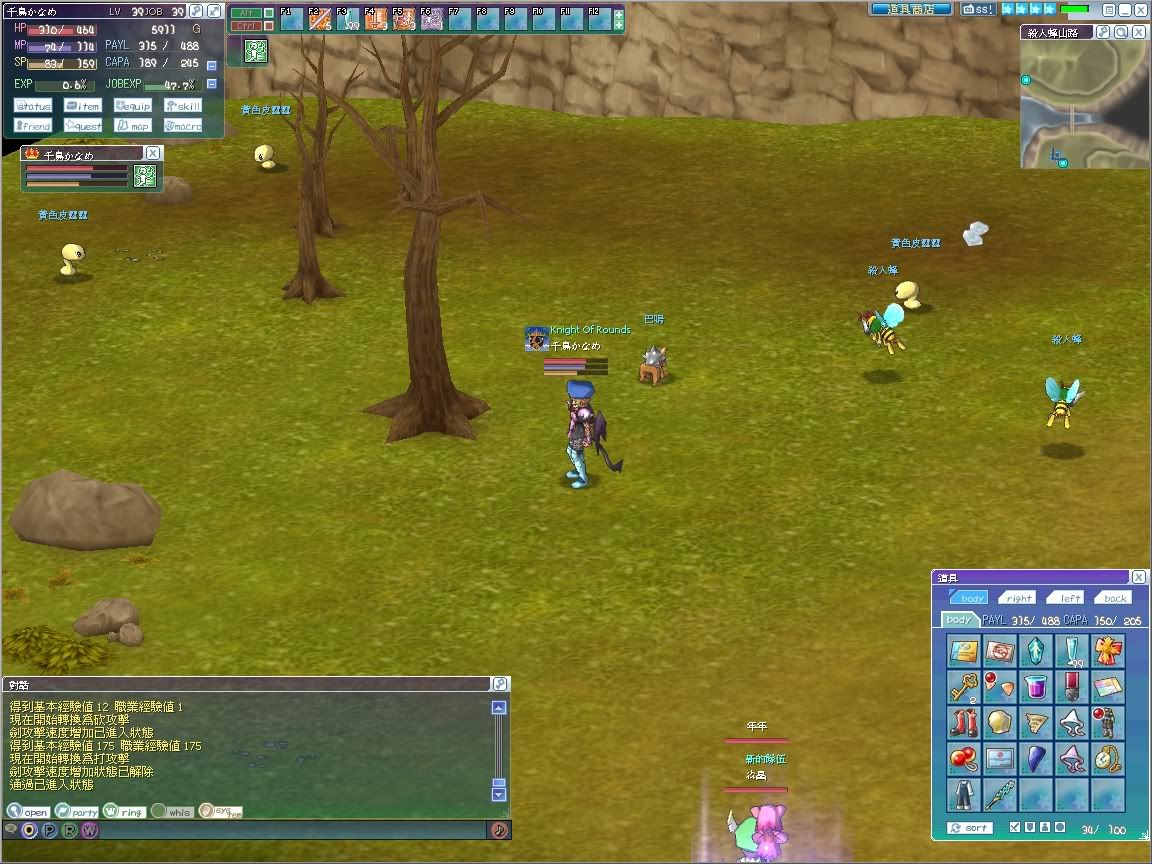The height and width of the screenshot is (864, 1152).
Task: Open the macro menu button
Action: click(x=183, y=126)
